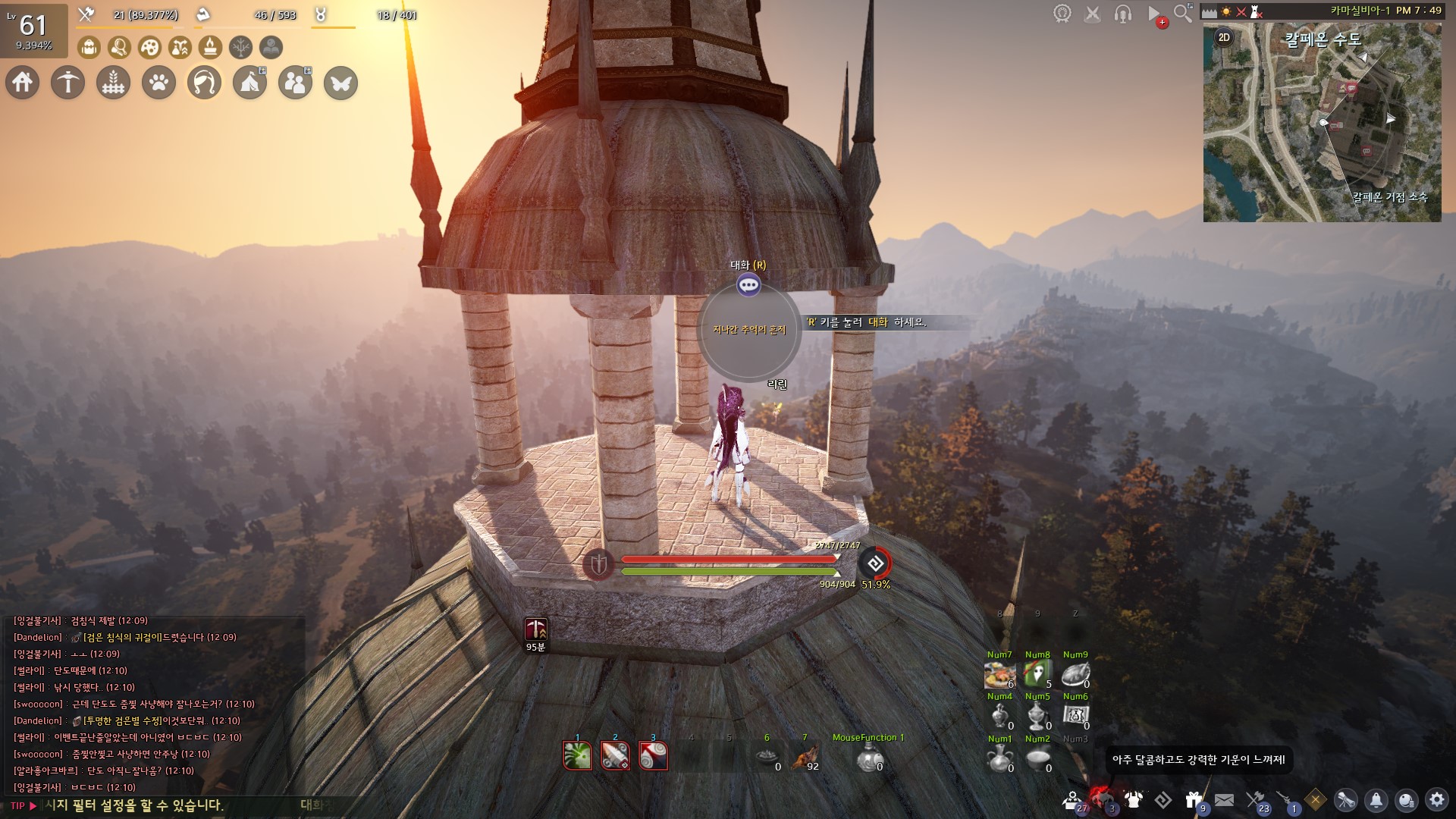Click the headset voice chat icon
Screen dimensions: 1456x819
[1123, 14]
